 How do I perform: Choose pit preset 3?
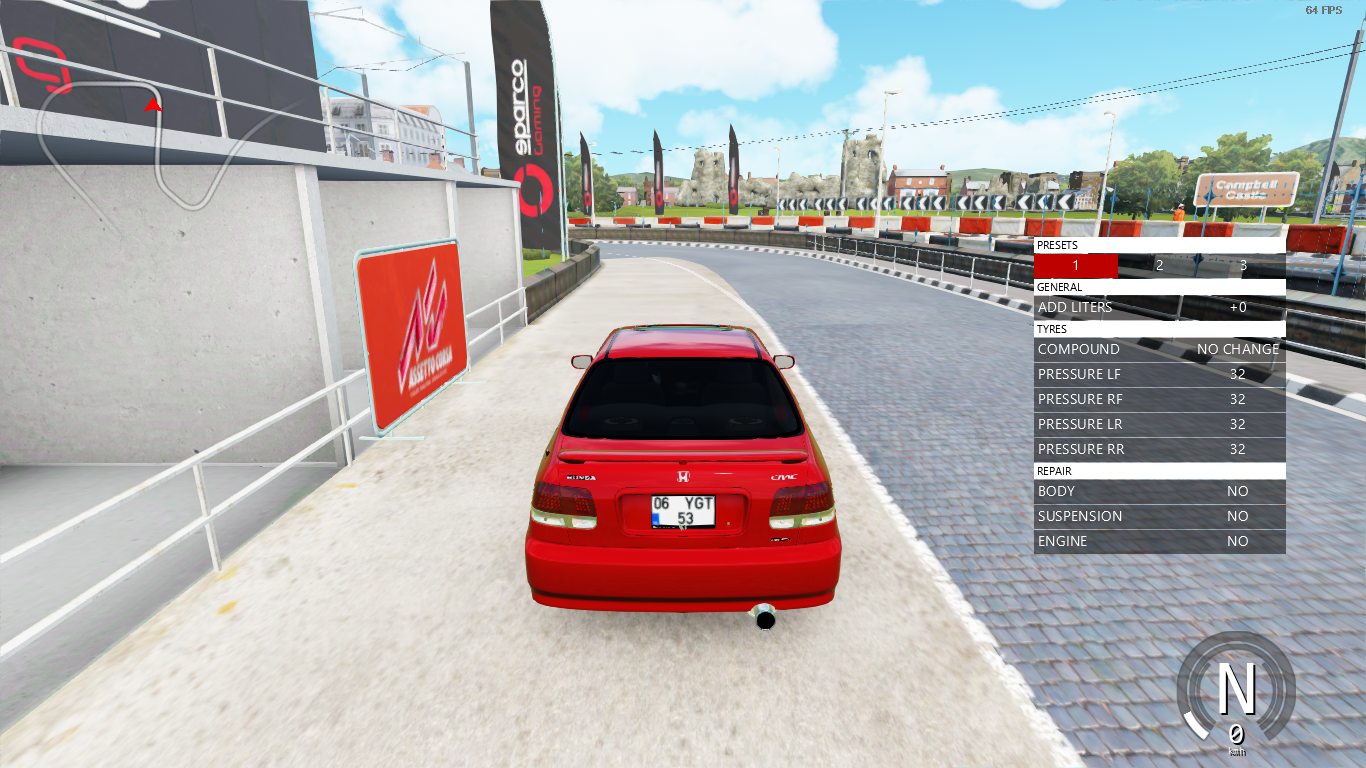coord(1243,266)
